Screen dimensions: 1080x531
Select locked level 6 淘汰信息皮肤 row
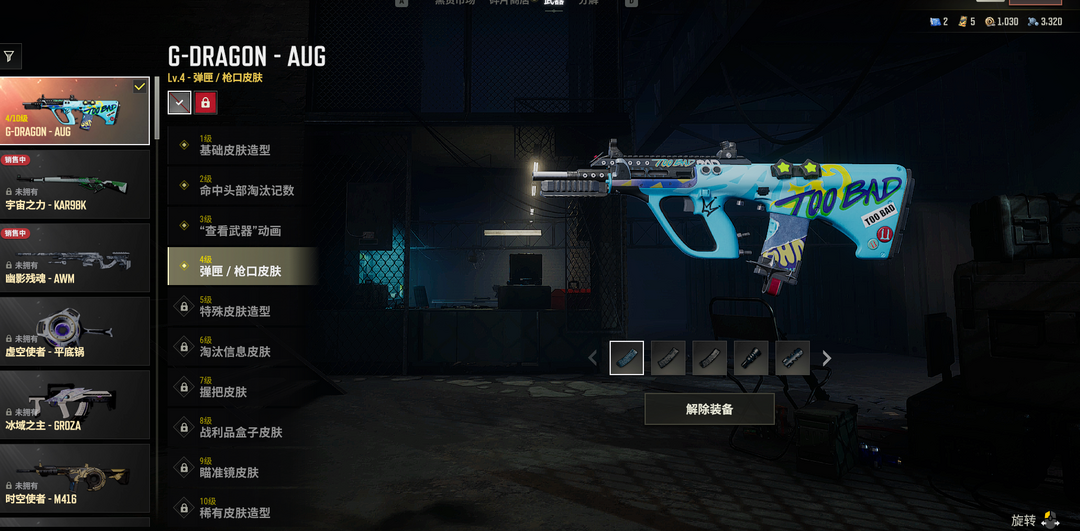[242, 346]
